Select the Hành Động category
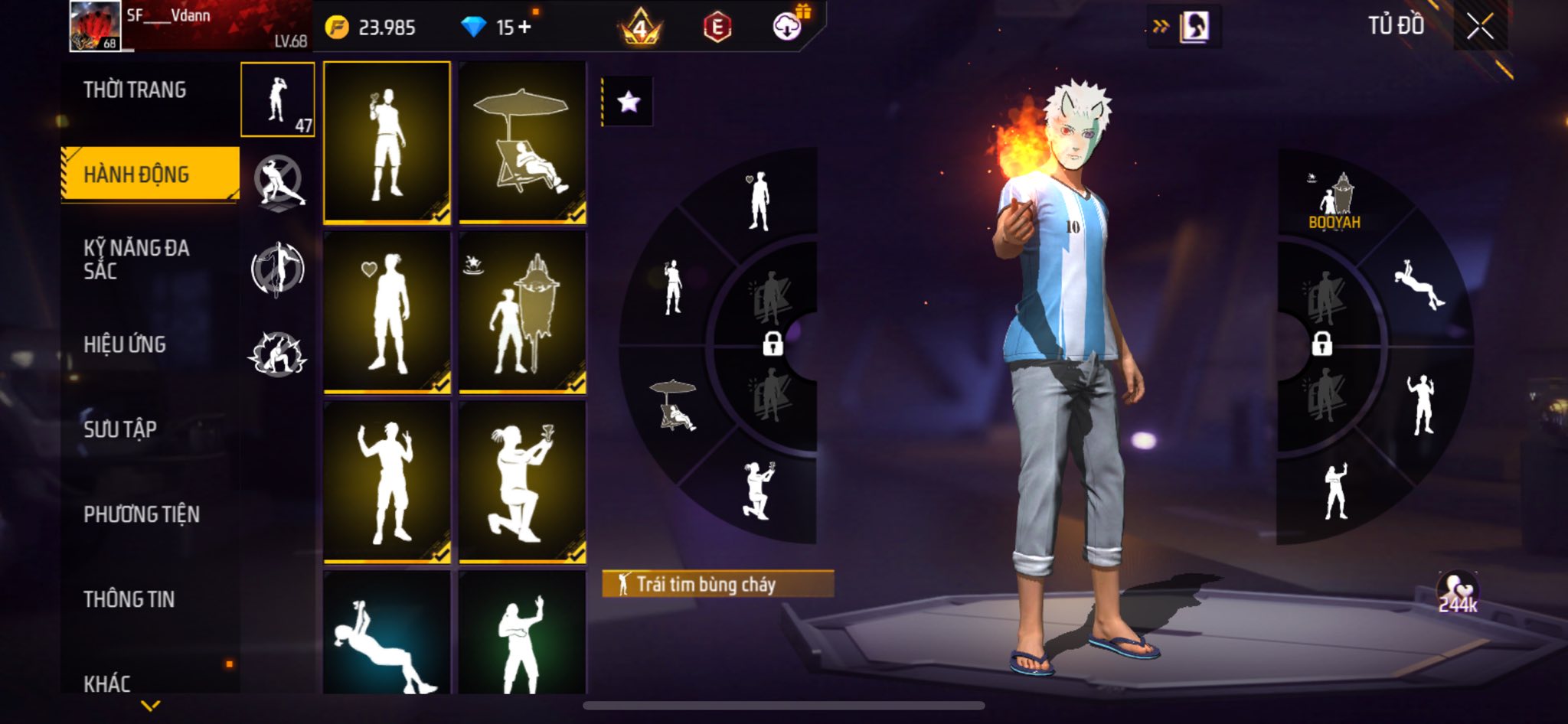 (x=136, y=174)
